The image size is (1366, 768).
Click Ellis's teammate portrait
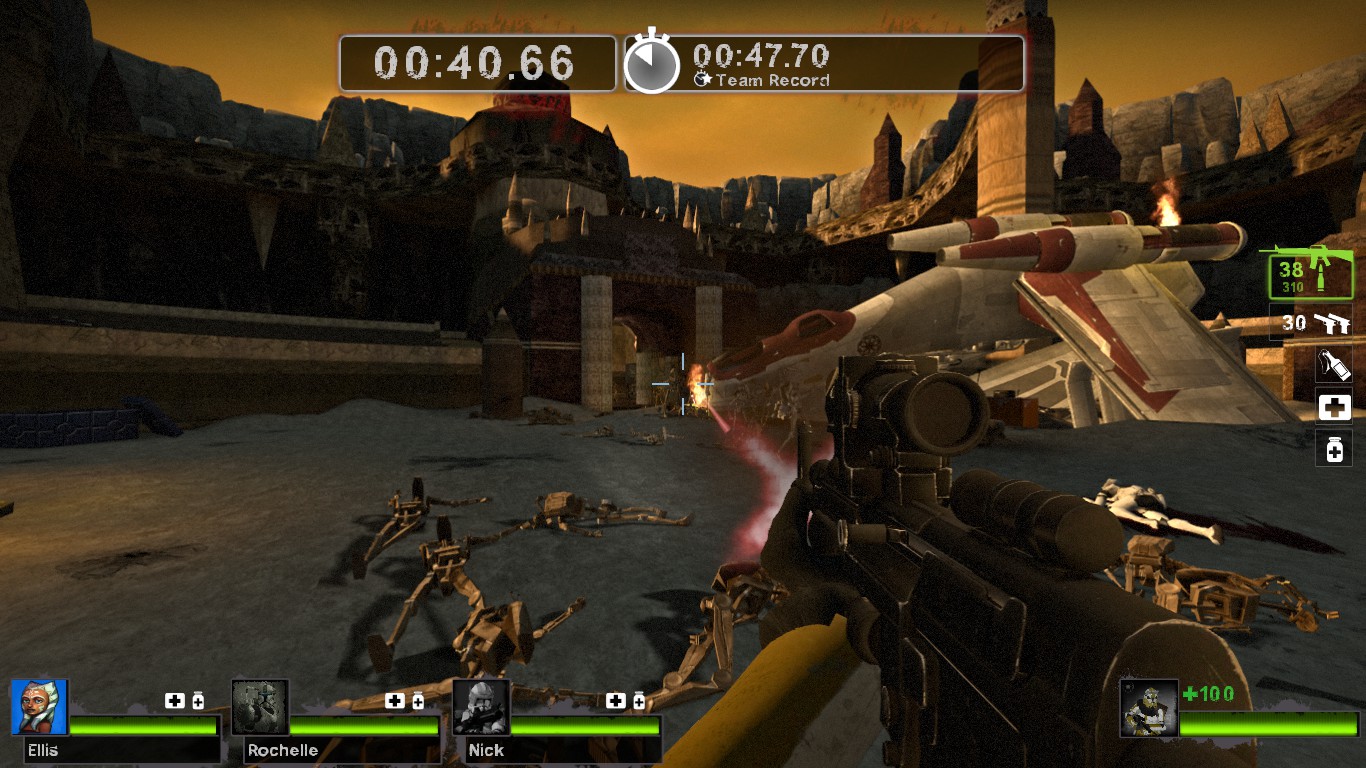[40, 707]
